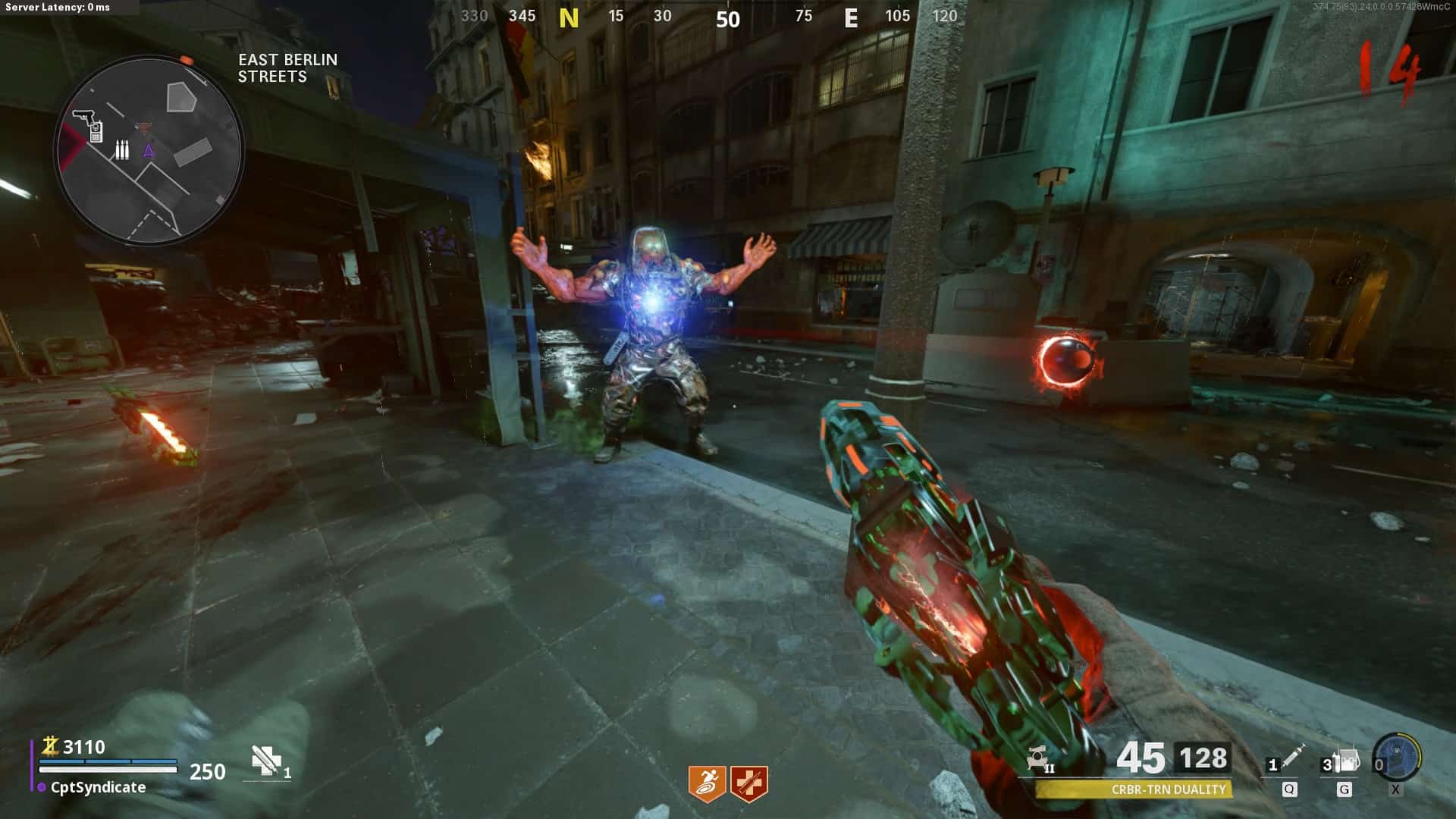
Task: Click the compass strip at top
Action: (x=710, y=17)
